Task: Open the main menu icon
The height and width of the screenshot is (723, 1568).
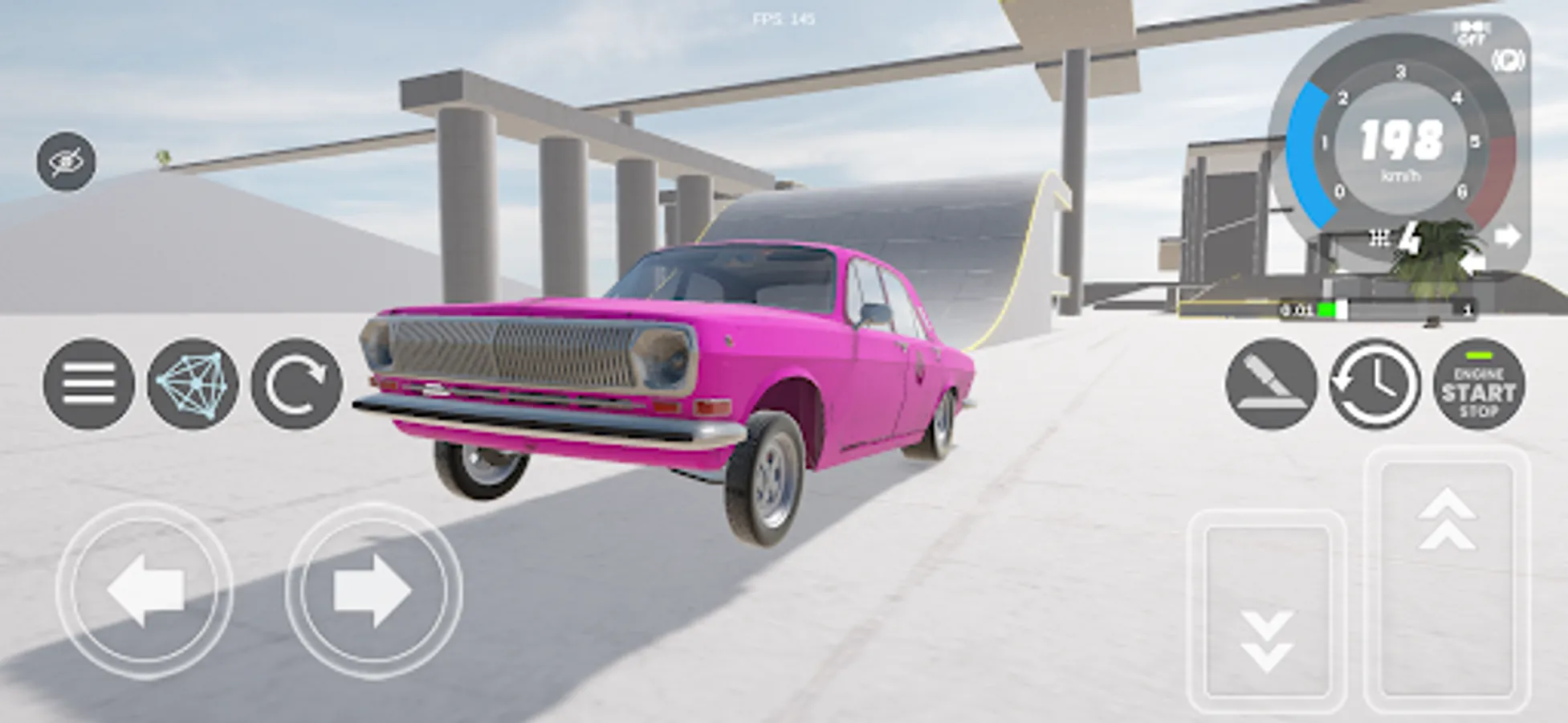Action: click(x=90, y=384)
